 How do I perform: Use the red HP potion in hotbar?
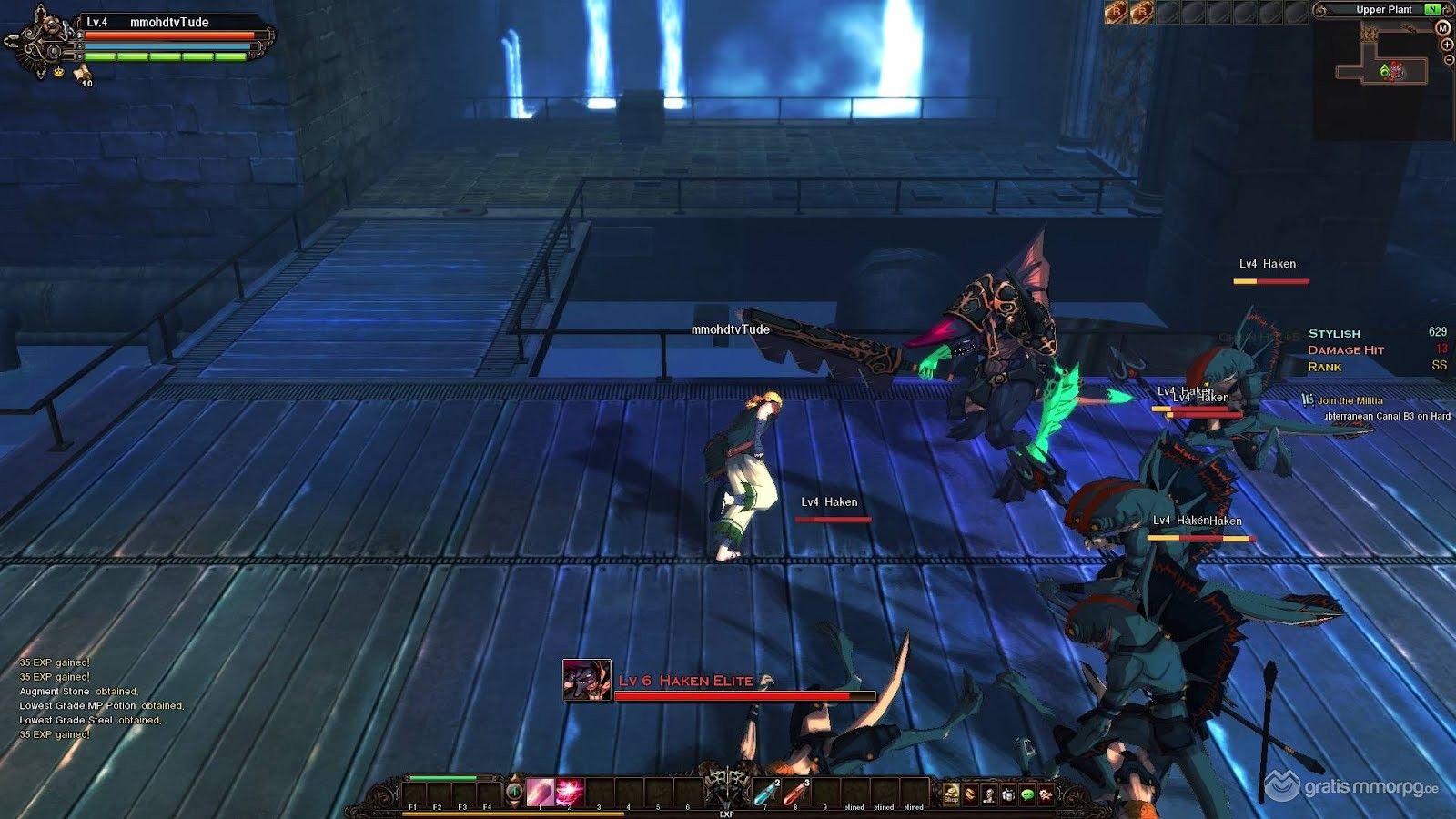coord(795,794)
